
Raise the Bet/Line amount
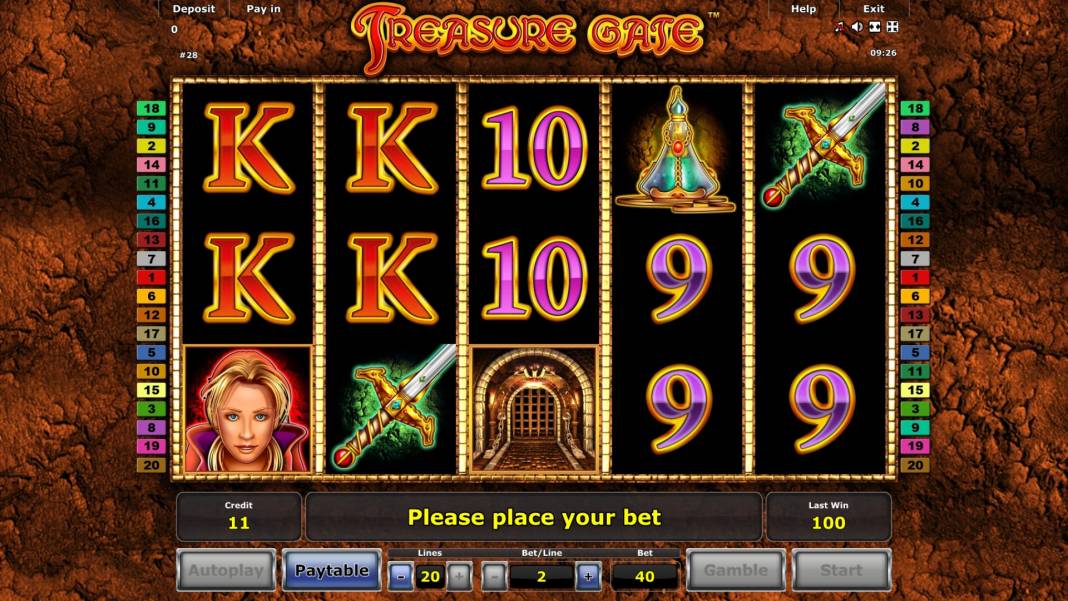coord(588,575)
